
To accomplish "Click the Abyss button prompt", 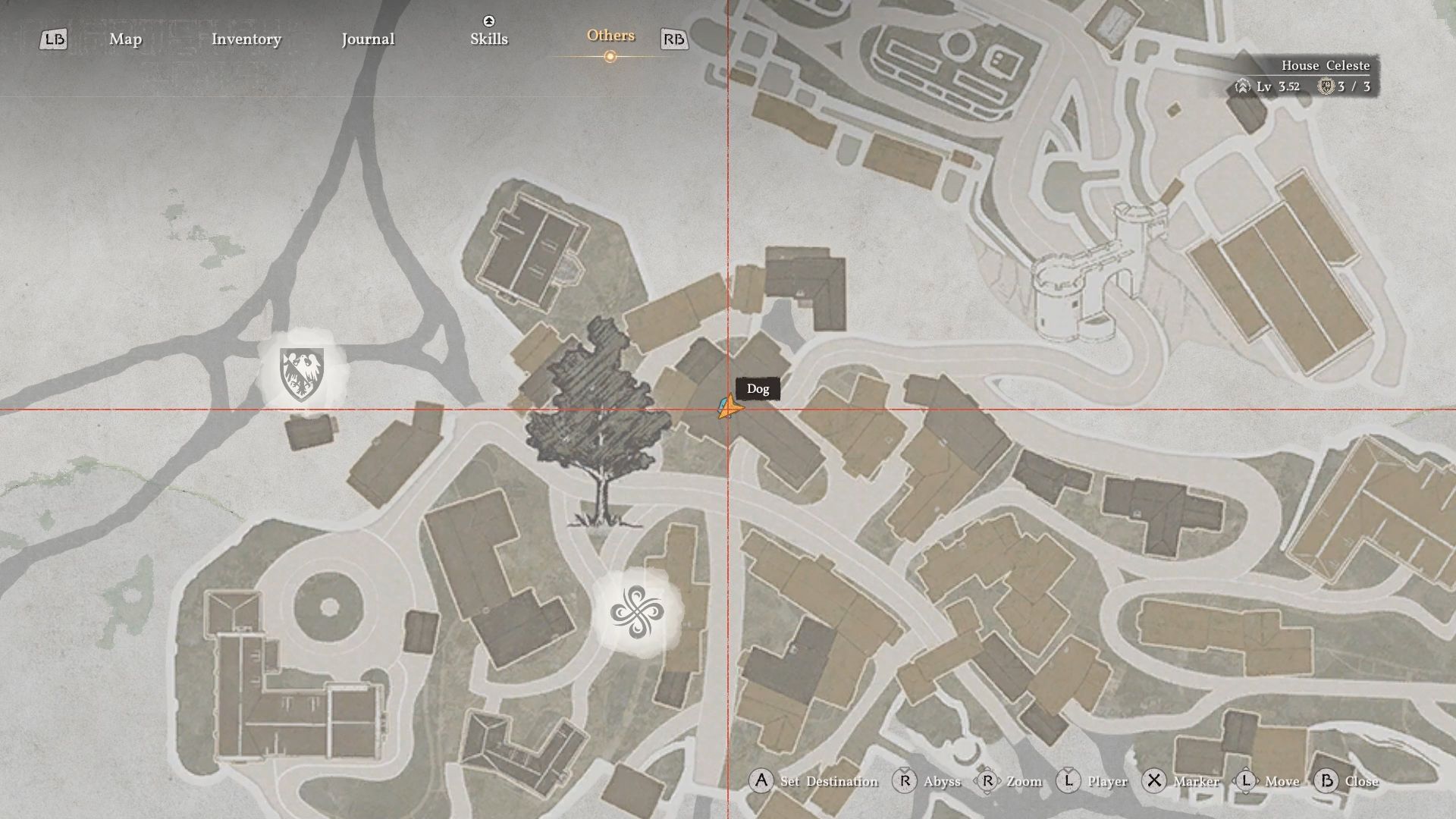I will tap(941, 781).
